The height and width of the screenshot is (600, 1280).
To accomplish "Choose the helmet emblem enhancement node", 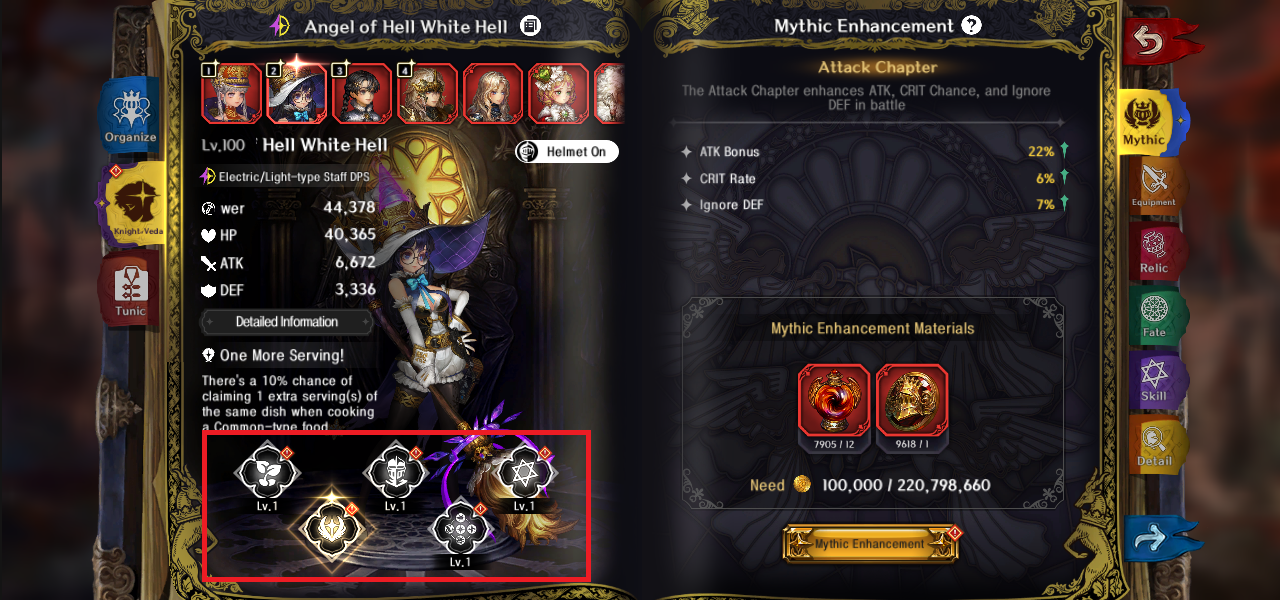I will [x=395, y=470].
